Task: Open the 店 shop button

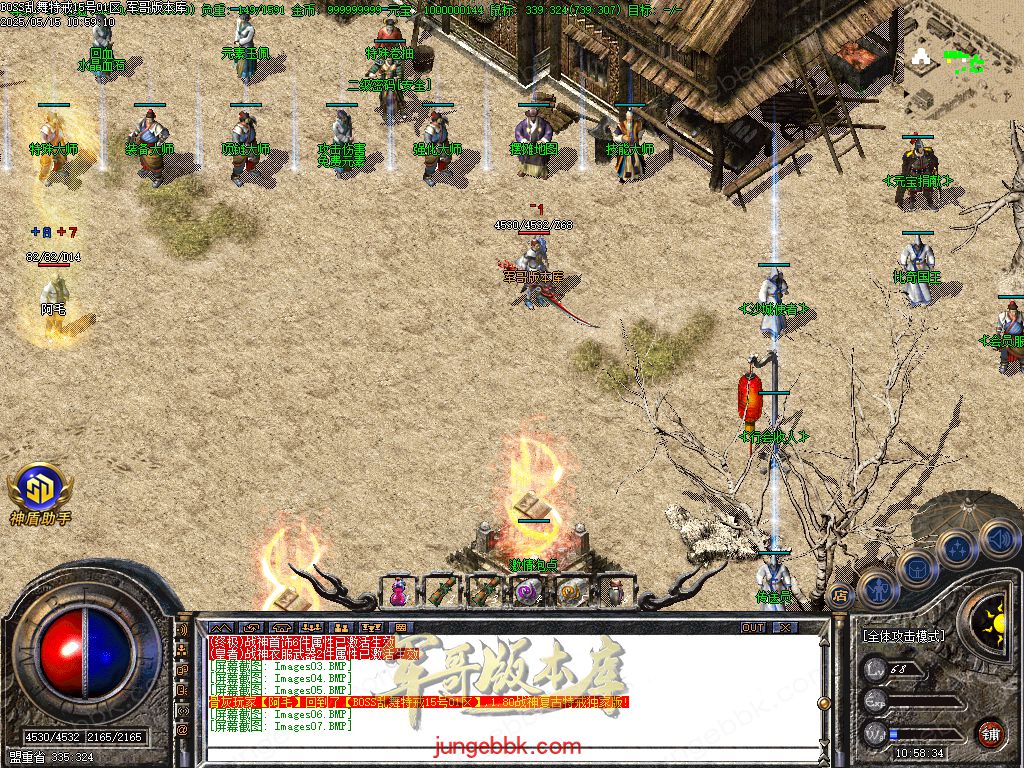Action: tap(839, 597)
